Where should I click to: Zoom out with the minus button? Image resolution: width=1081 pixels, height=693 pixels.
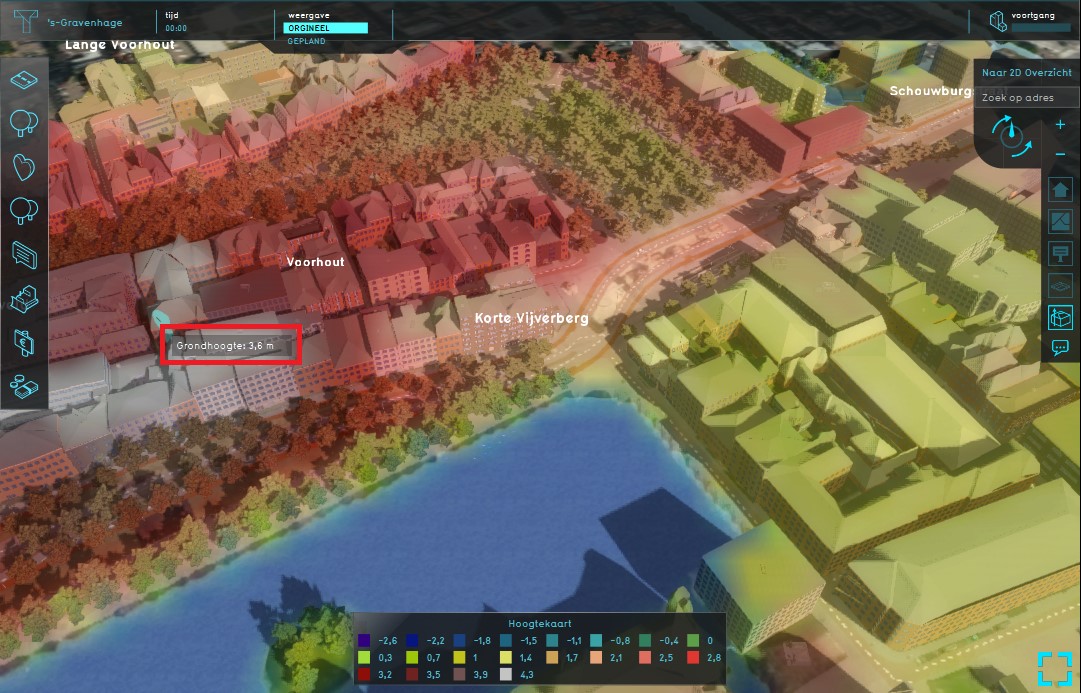[x=1060, y=153]
